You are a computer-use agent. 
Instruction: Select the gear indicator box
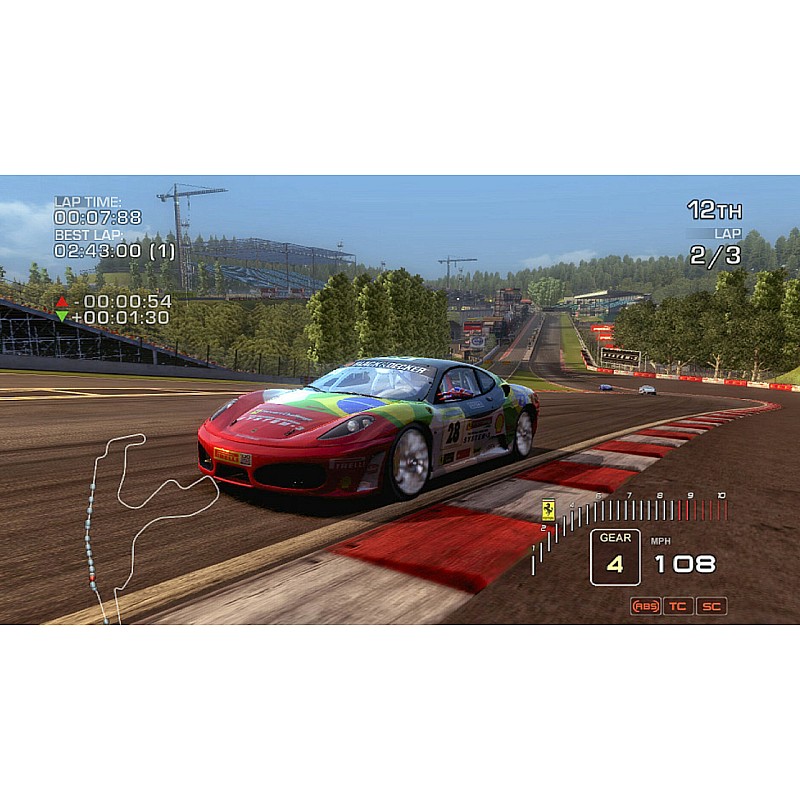pos(615,557)
